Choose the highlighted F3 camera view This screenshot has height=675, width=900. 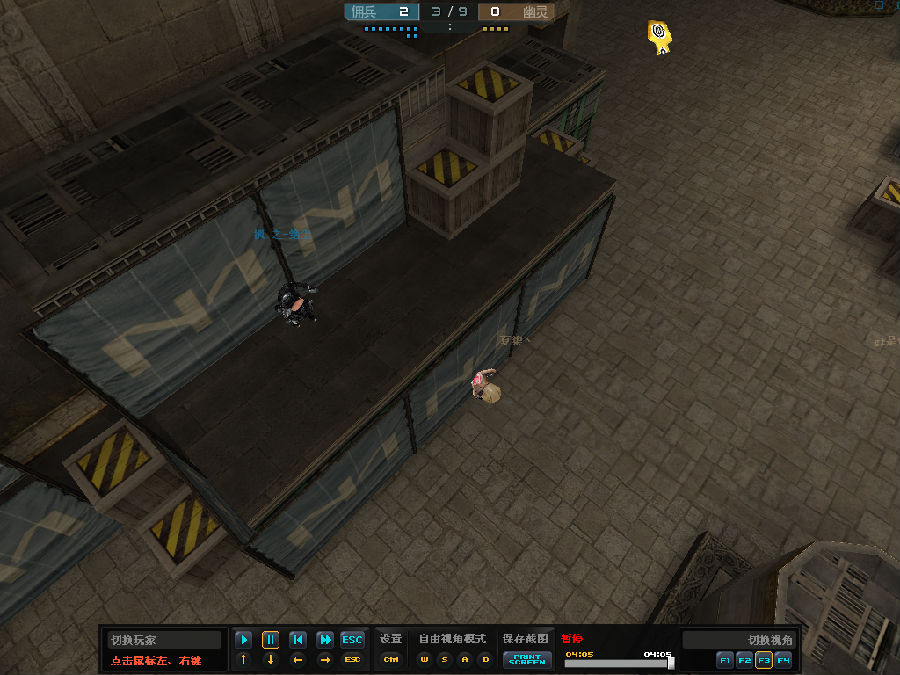763,660
